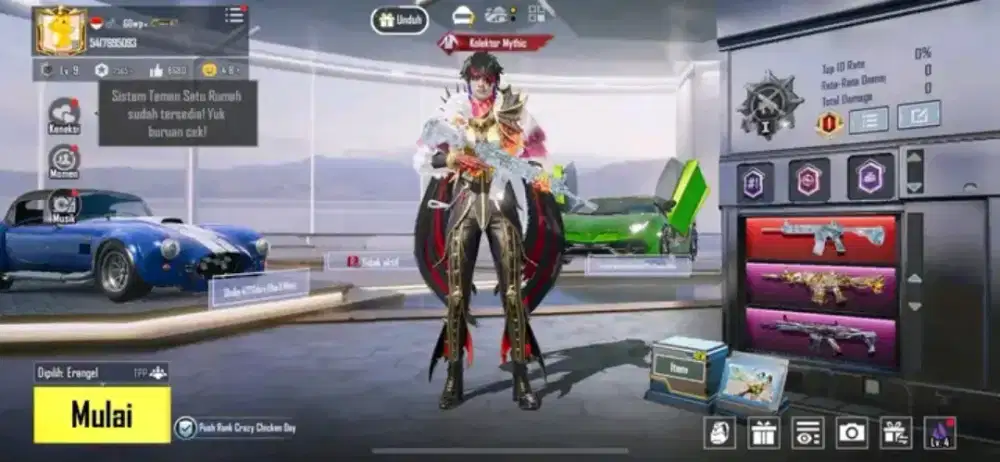1000x462 pixels.
Task: Open the gift box icon
Action: pyautogui.click(x=764, y=432)
